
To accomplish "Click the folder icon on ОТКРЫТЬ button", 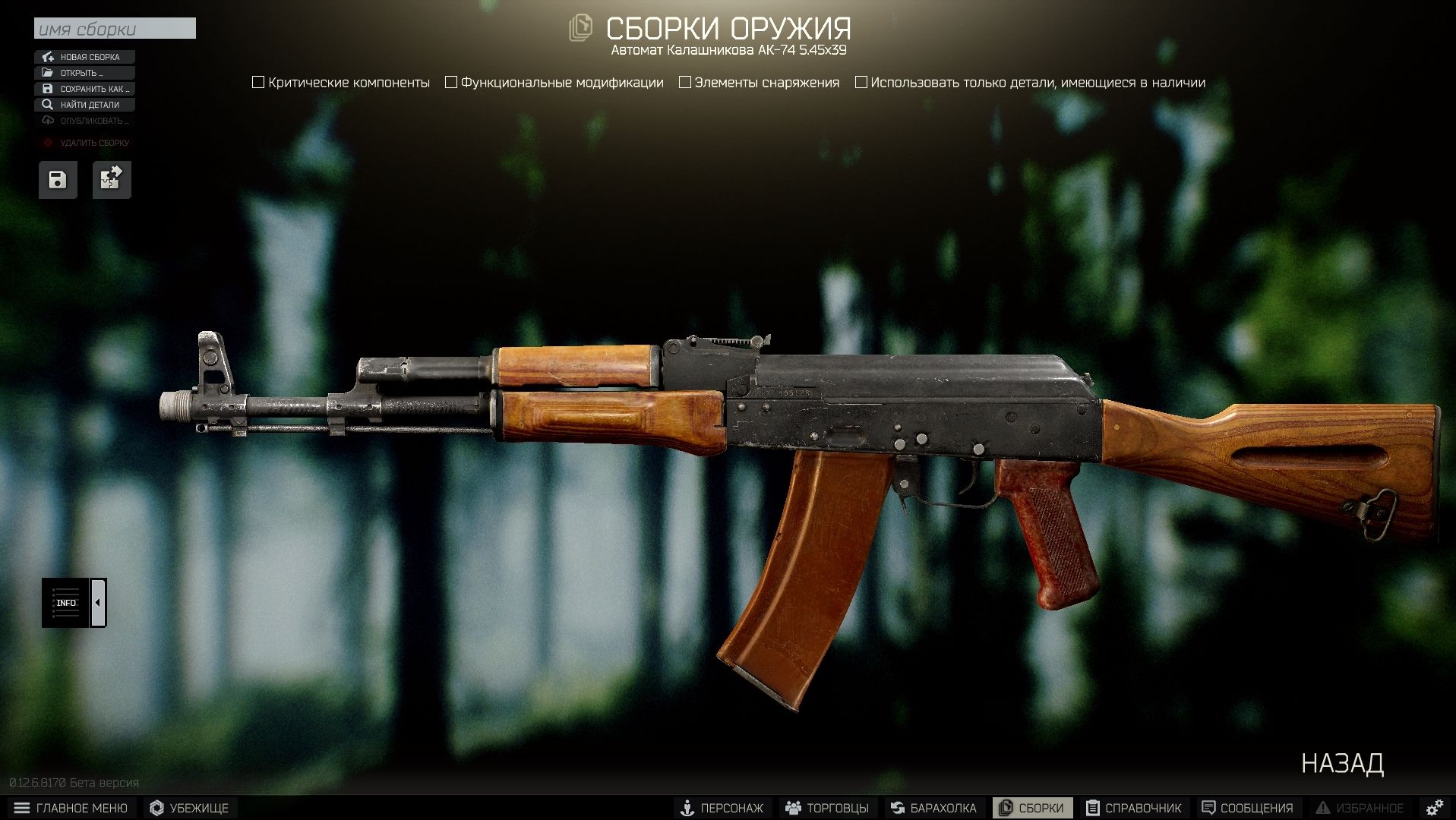I will (x=48, y=73).
